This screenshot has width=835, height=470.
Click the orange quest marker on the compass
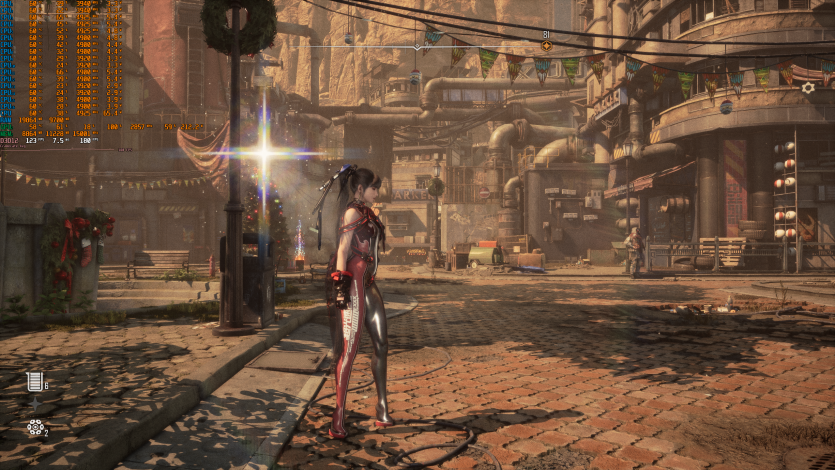coord(546,46)
